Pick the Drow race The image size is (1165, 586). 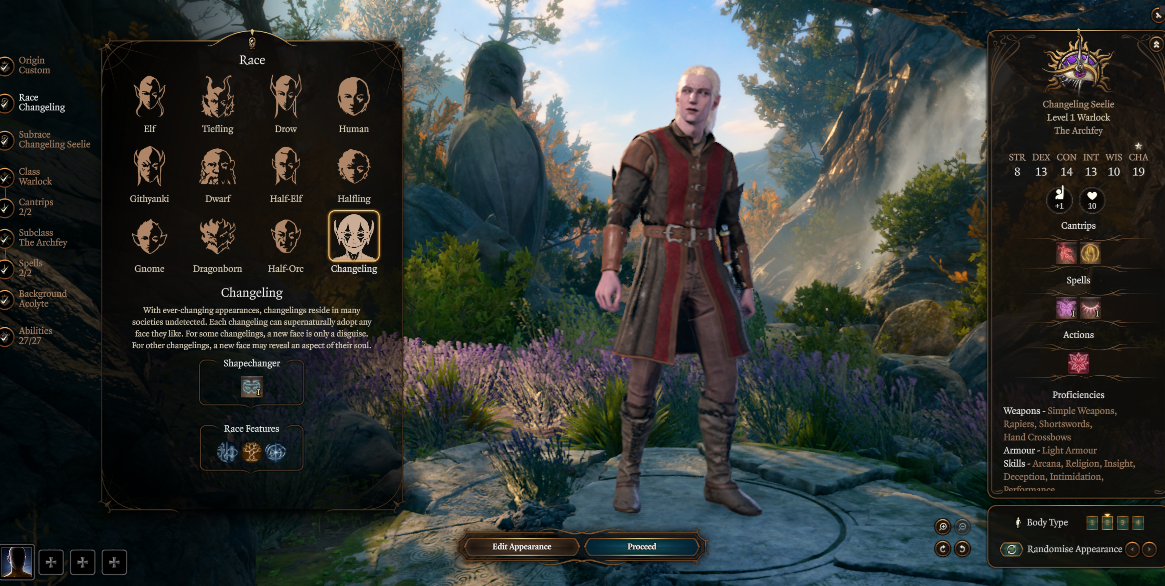coord(285,98)
